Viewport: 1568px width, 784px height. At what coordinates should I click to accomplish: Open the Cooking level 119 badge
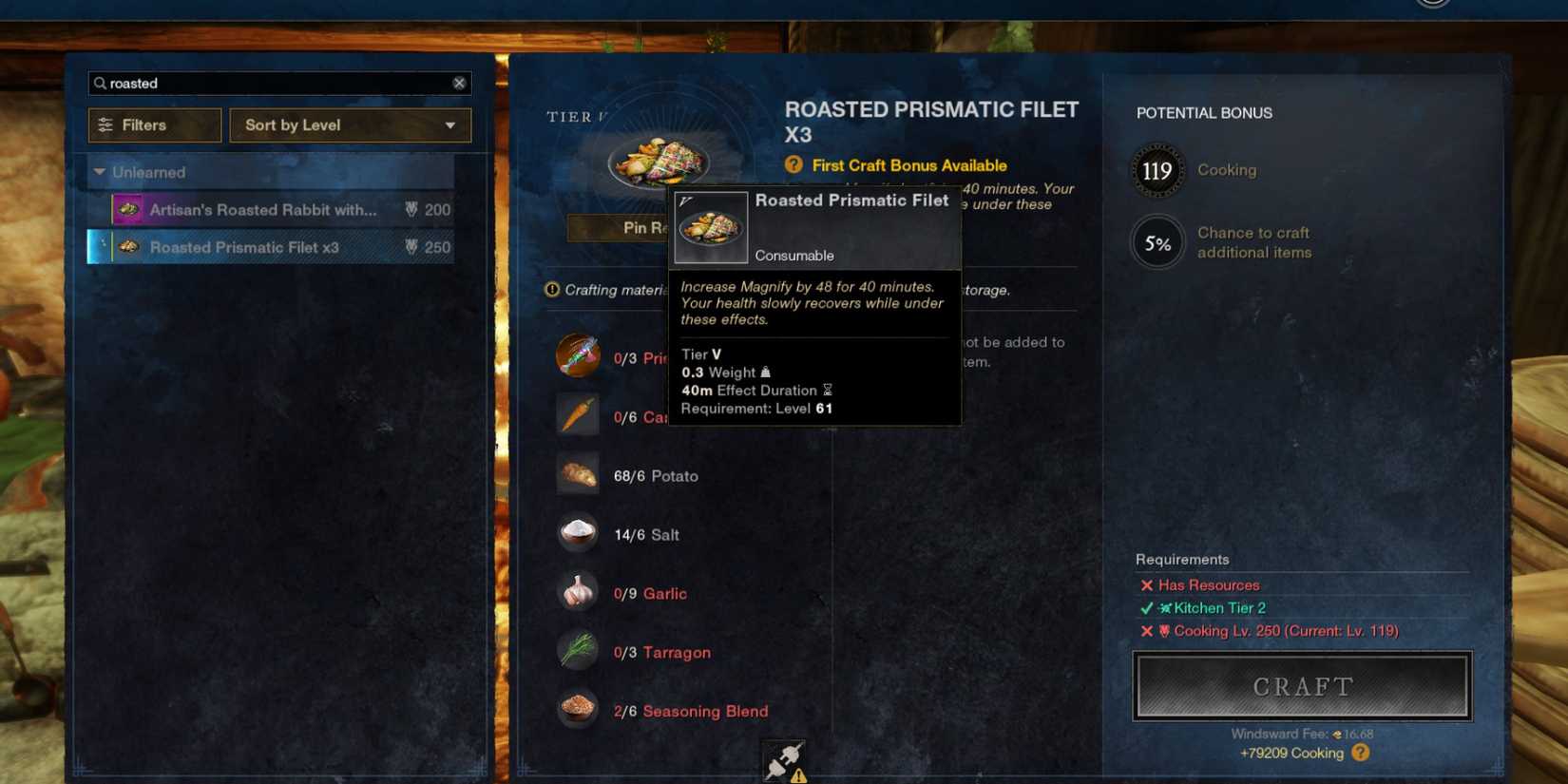click(x=1157, y=171)
